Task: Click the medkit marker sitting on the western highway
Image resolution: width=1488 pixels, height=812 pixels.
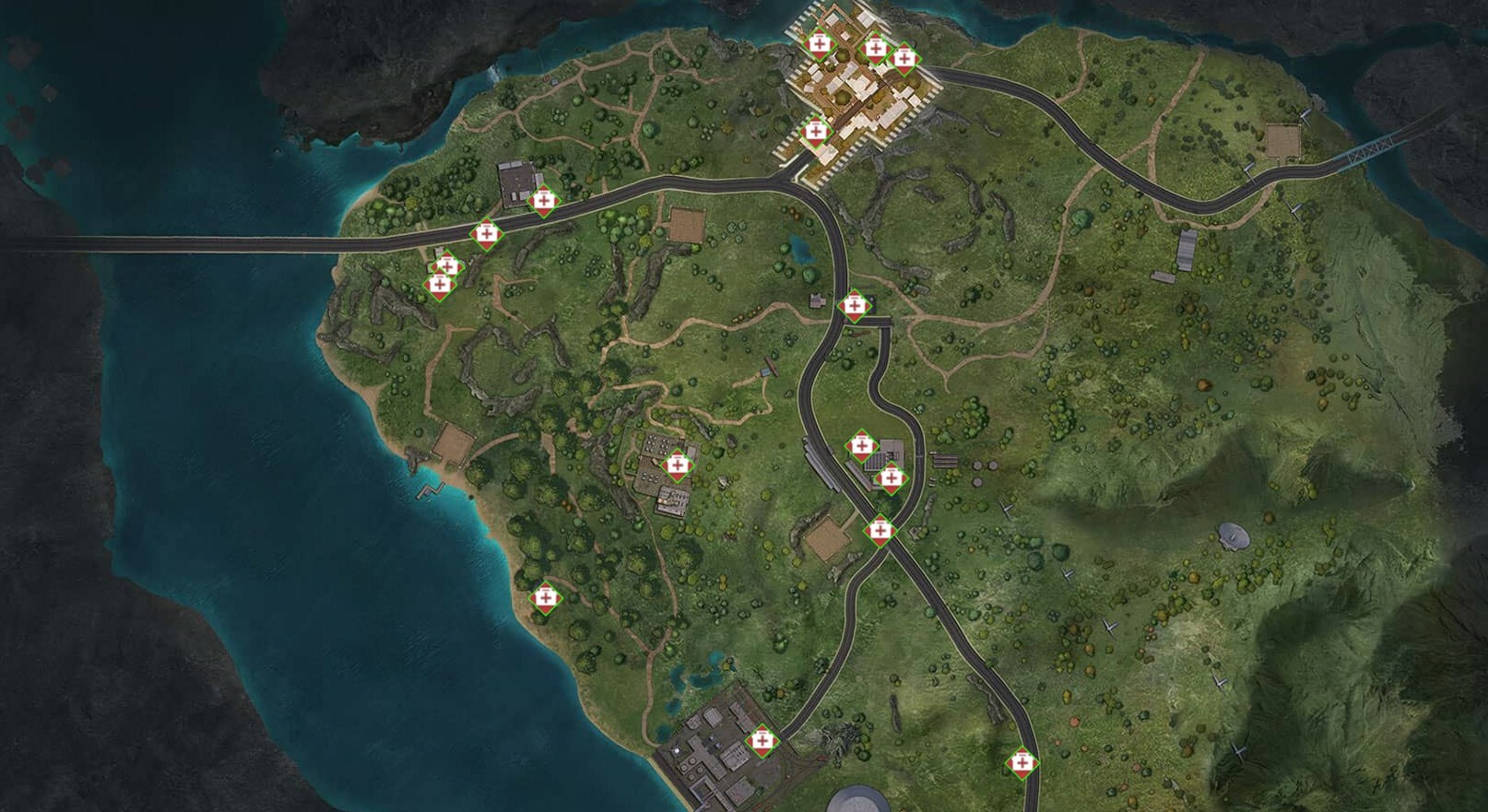Action: click(x=489, y=234)
